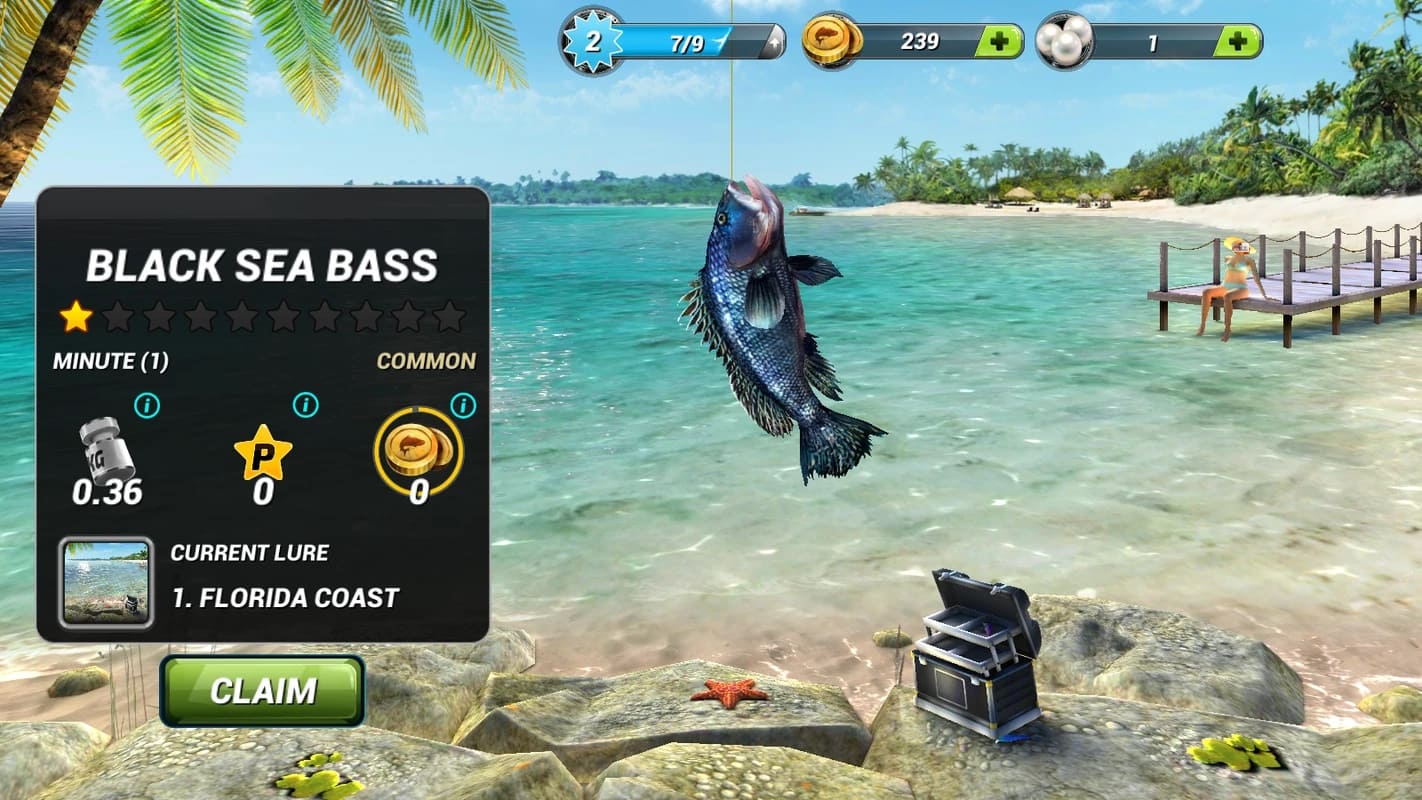The width and height of the screenshot is (1422, 800).
Task: Show info about the star points
Action: click(305, 405)
